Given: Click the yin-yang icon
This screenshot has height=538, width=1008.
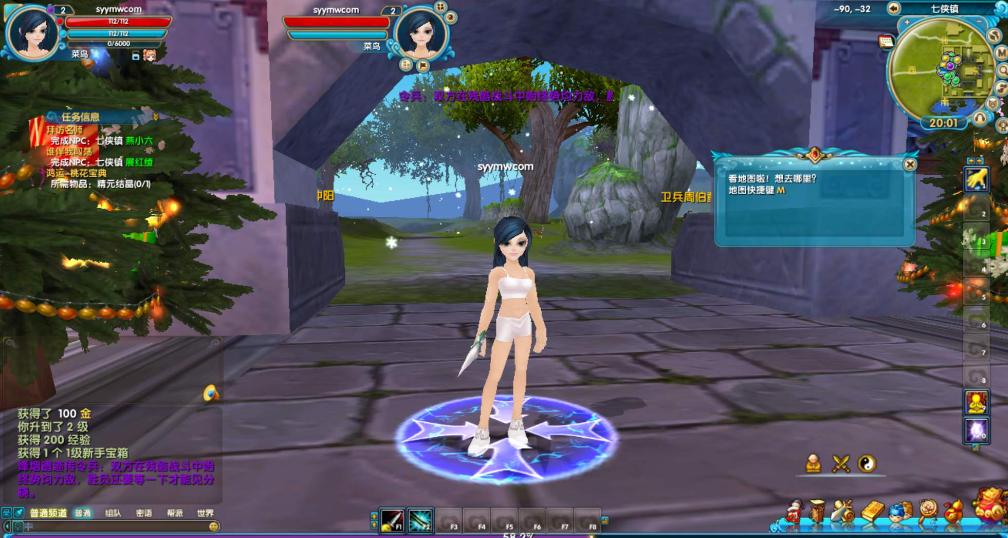Looking at the screenshot, I should tap(867, 462).
